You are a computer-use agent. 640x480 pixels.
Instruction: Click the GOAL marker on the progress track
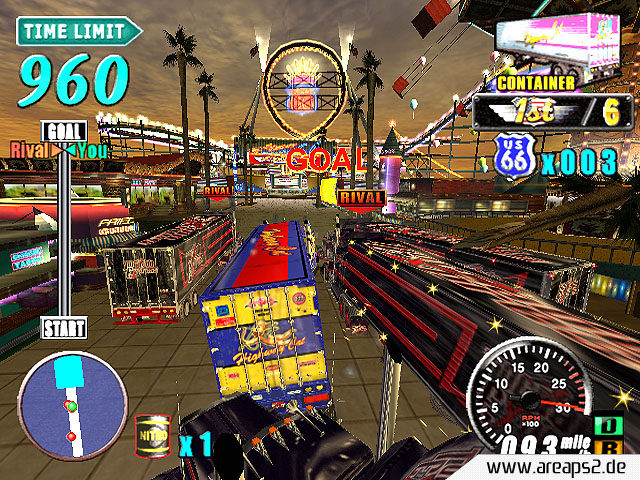(x=66, y=131)
